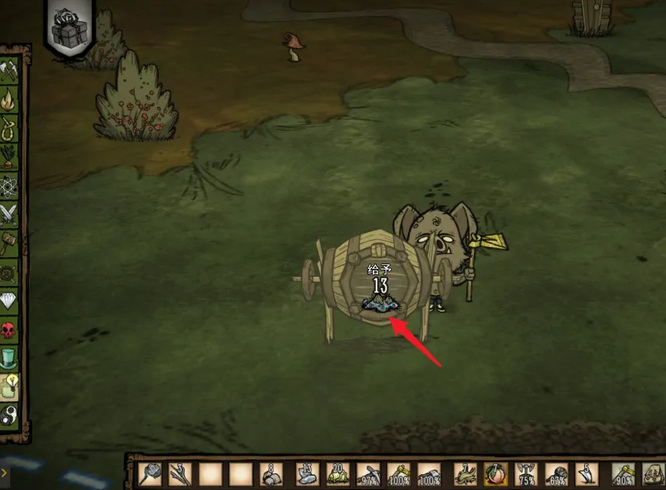Select the item at 75% durability
This screenshot has height=490, width=666.
[525, 473]
